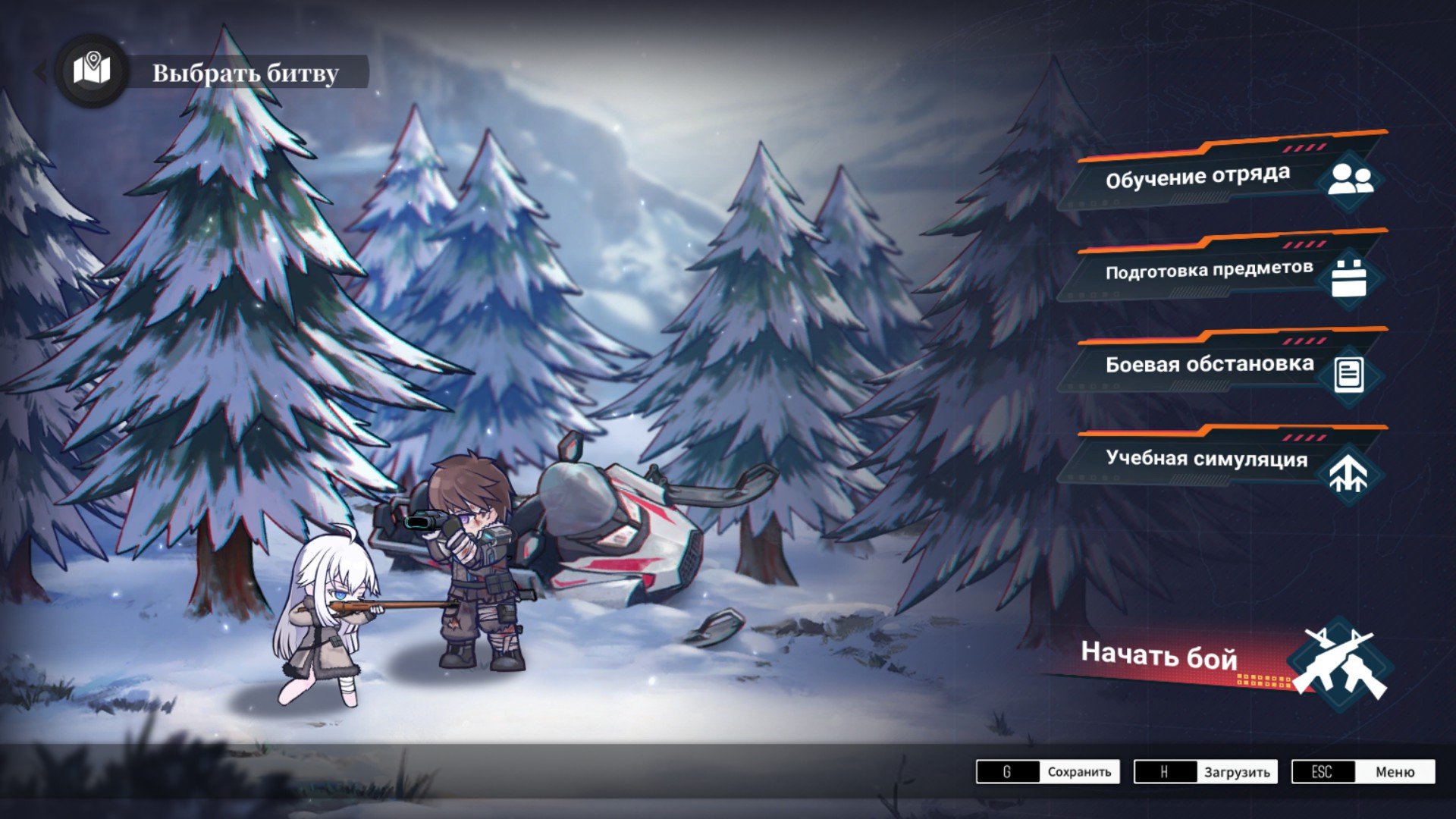1456x819 pixels.
Task: Open the Меню button
Action: (x=1363, y=772)
